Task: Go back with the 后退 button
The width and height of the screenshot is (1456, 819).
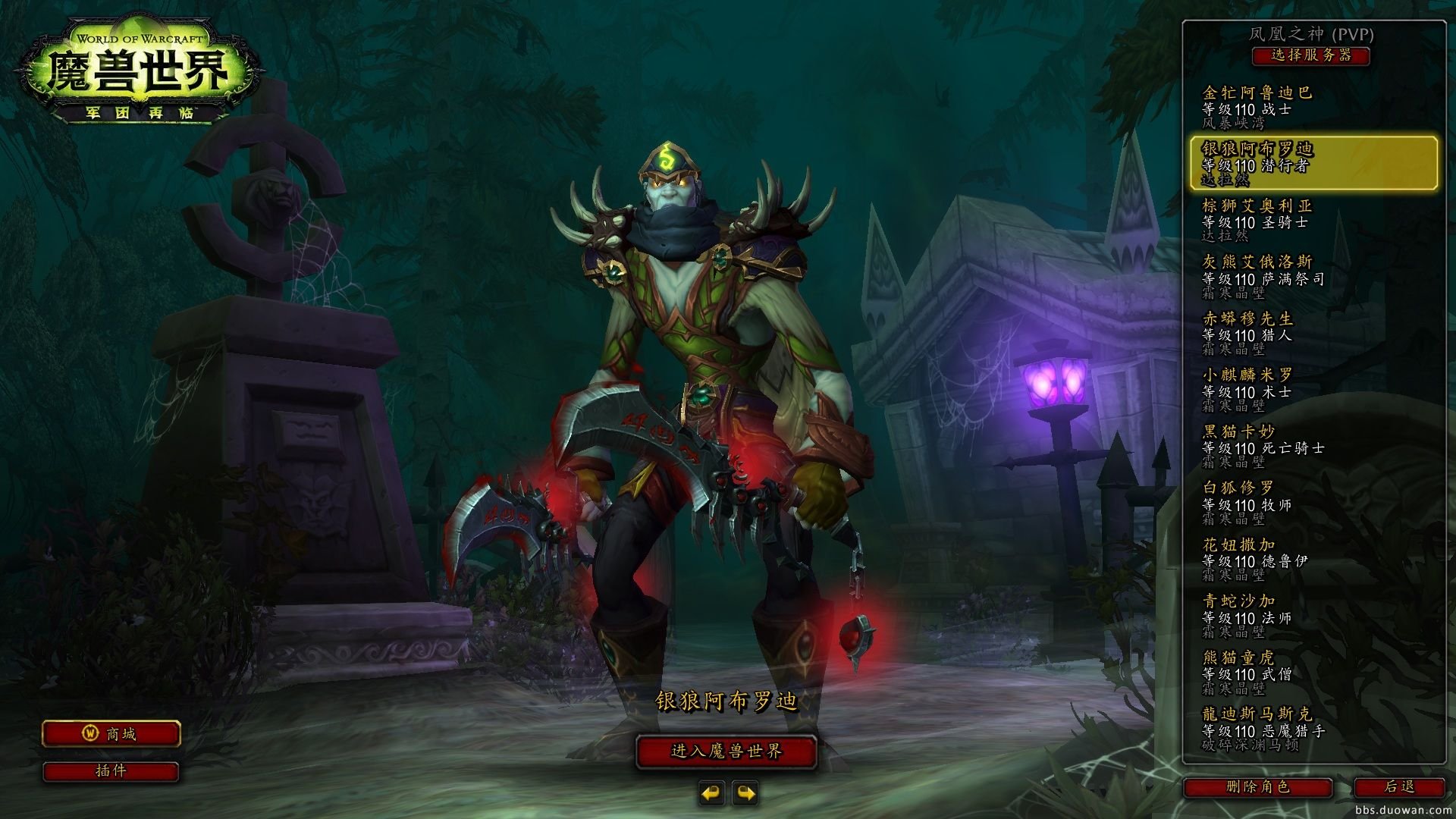Action: click(1399, 787)
